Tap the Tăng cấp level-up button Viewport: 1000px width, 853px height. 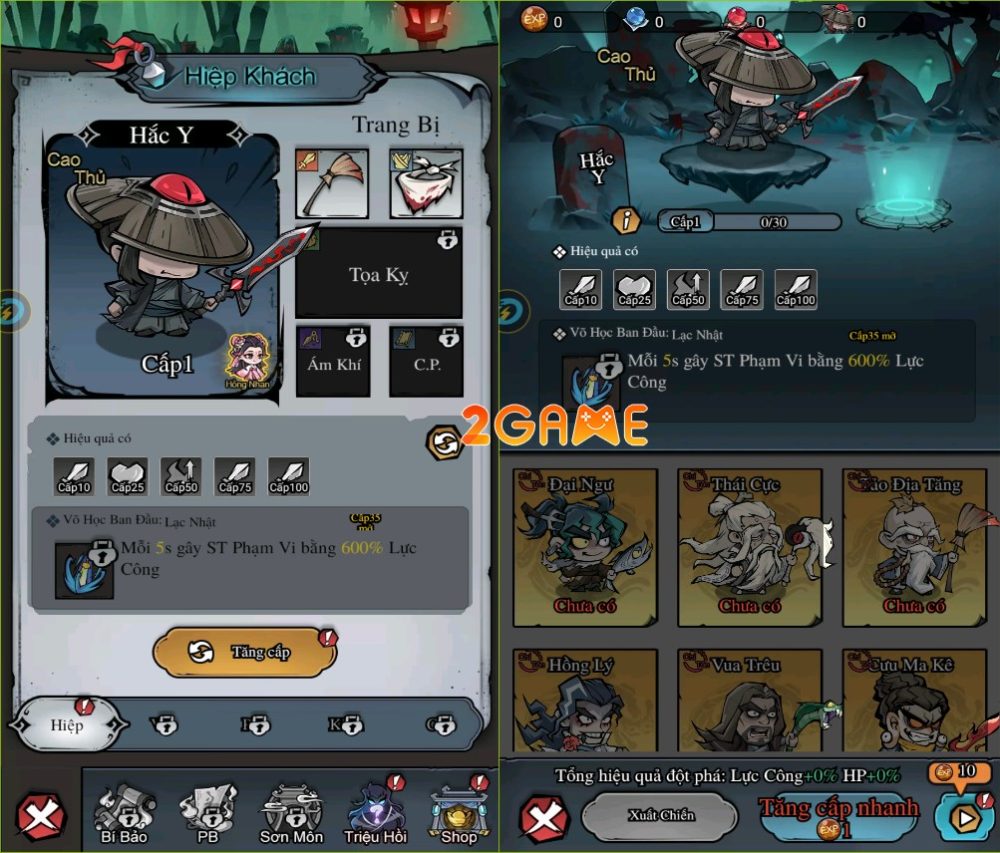(x=245, y=652)
